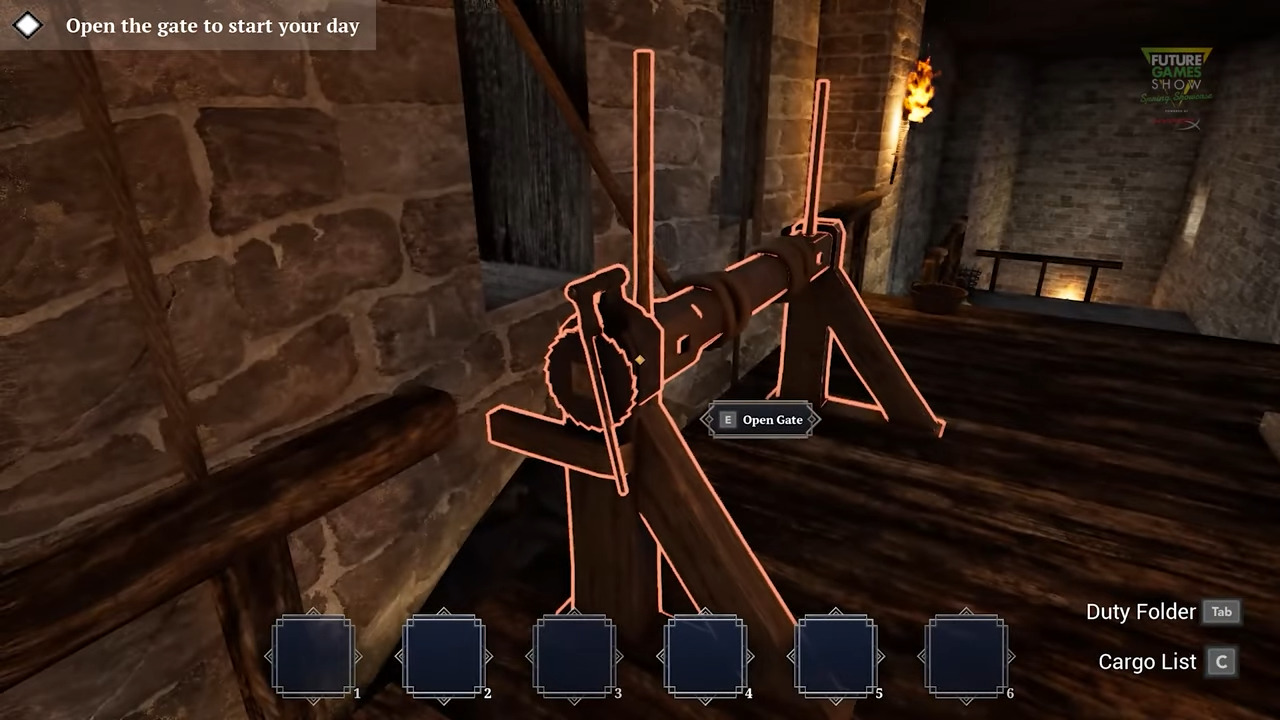Screen dimensions: 1280x720
Task: Click the diamond quest objective marker
Action: (27, 25)
